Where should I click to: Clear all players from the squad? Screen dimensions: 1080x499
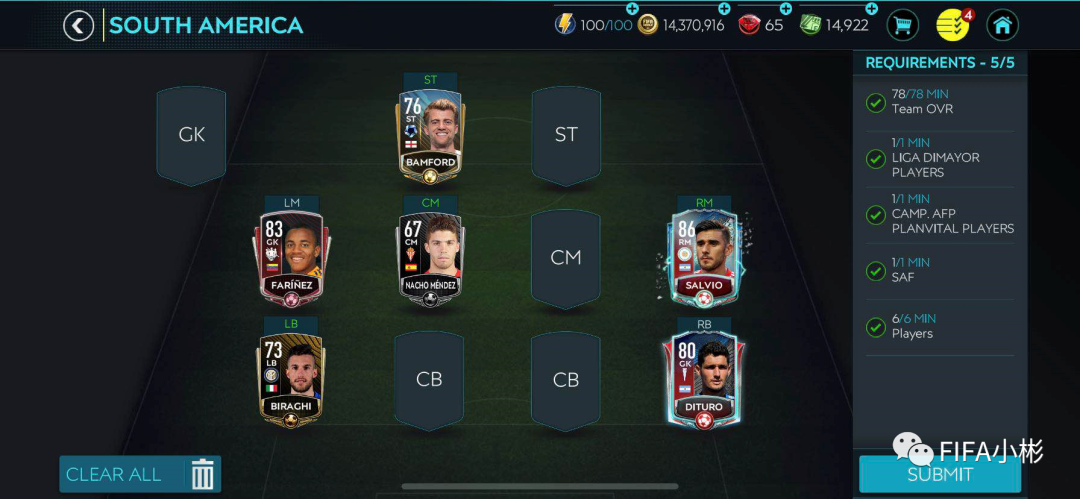tap(140, 474)
